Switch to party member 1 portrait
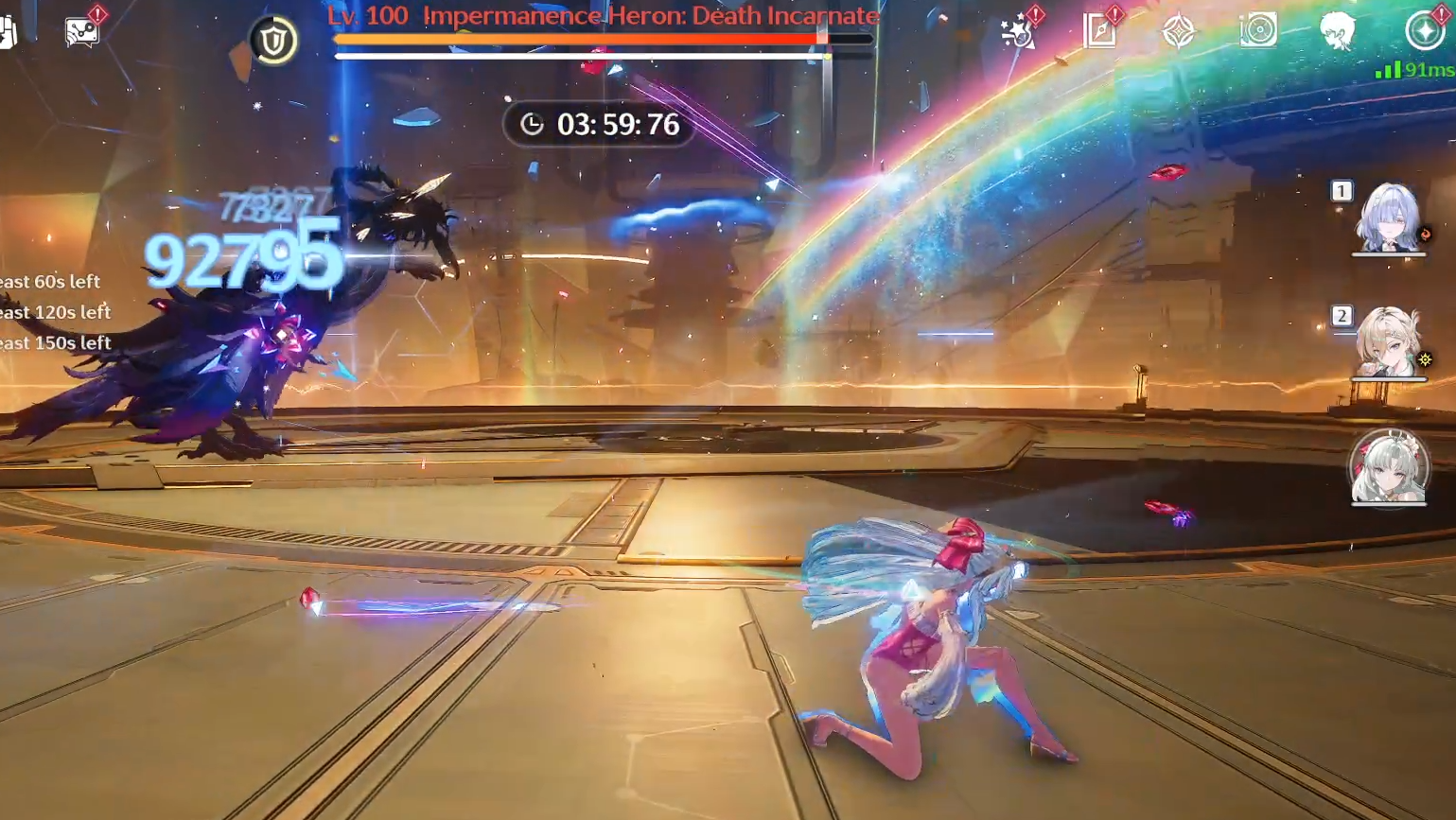 [x=1388, y=218]
